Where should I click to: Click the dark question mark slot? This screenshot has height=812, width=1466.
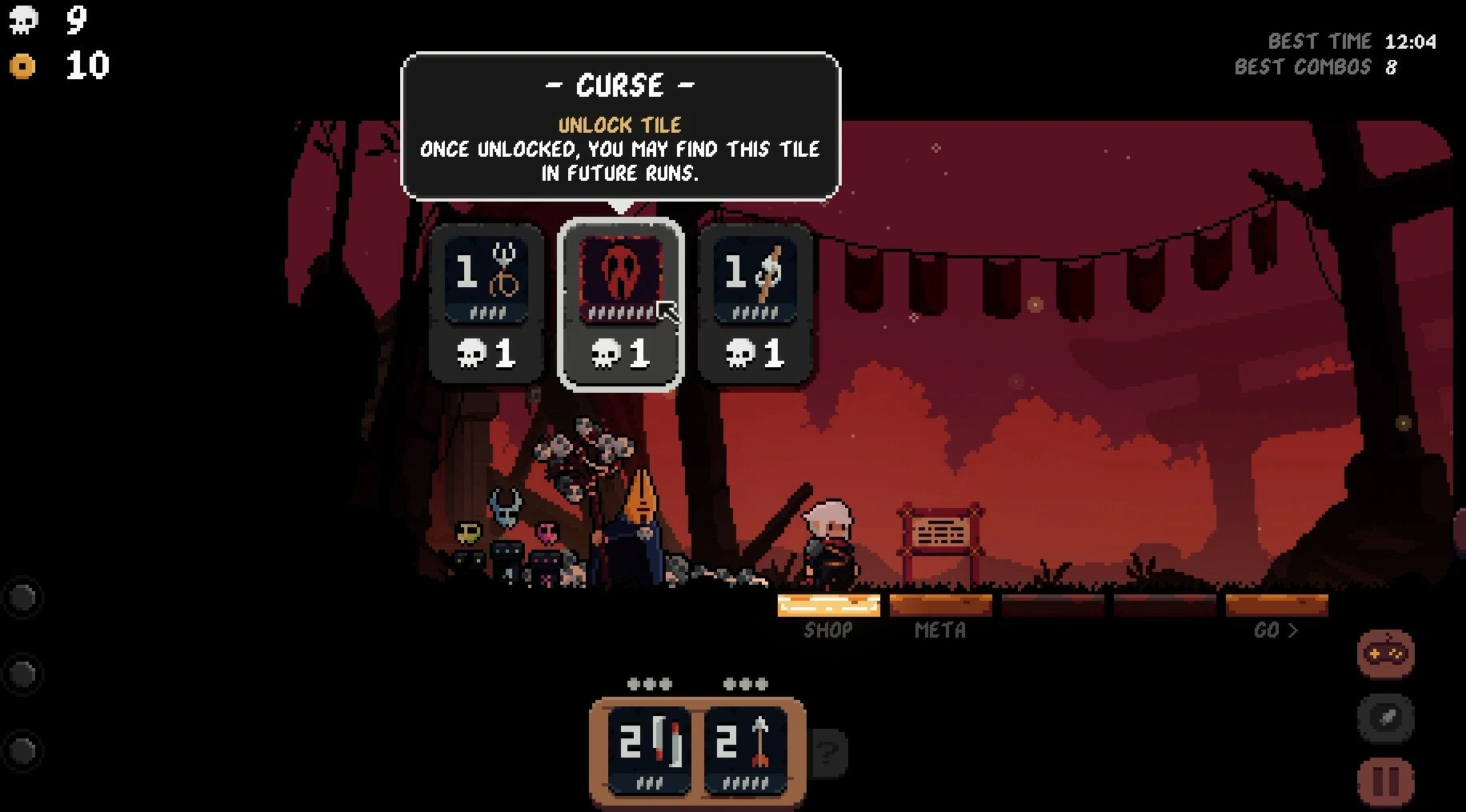click(828, 752)
